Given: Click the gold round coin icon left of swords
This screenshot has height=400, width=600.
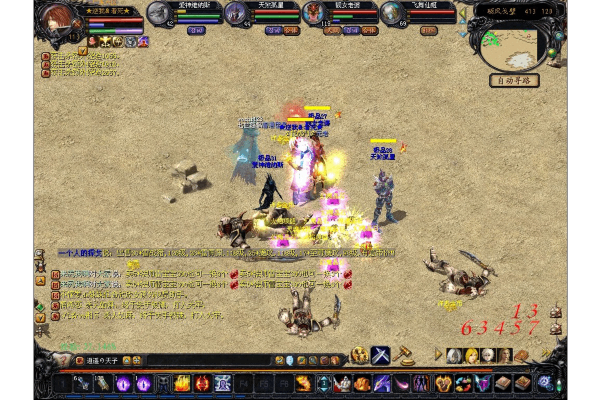Looking at the screenshot, I should click(359, 355).
